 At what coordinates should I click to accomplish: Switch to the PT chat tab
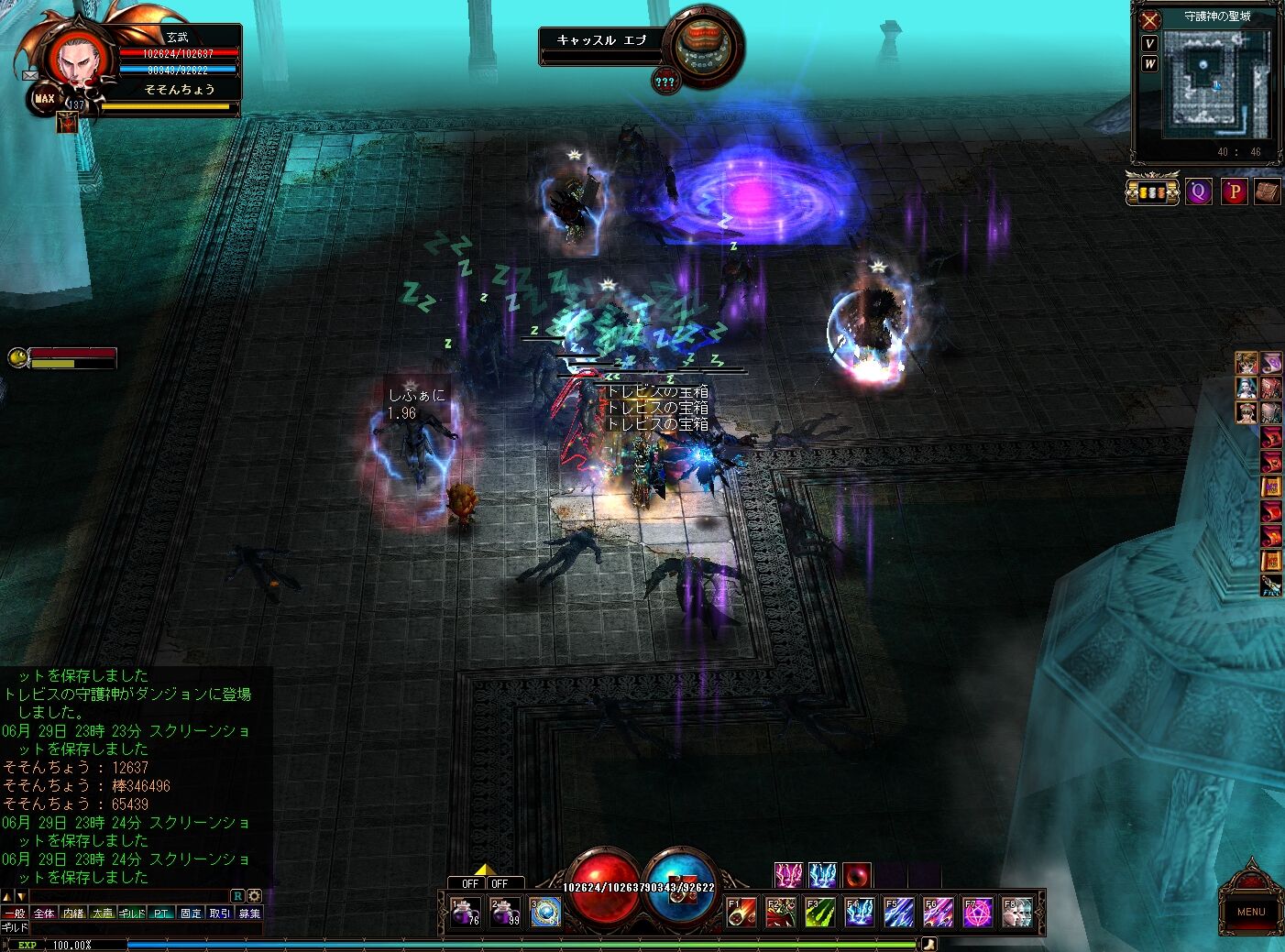pos(161,914)
